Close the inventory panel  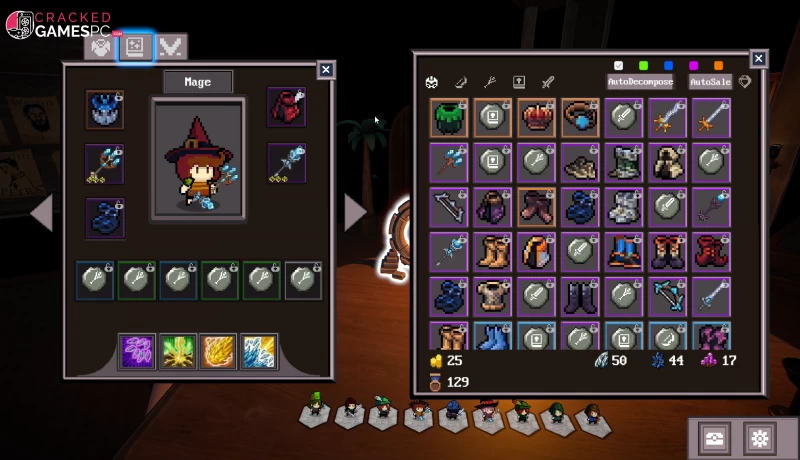pyautogui.click(x=759, y=59)
